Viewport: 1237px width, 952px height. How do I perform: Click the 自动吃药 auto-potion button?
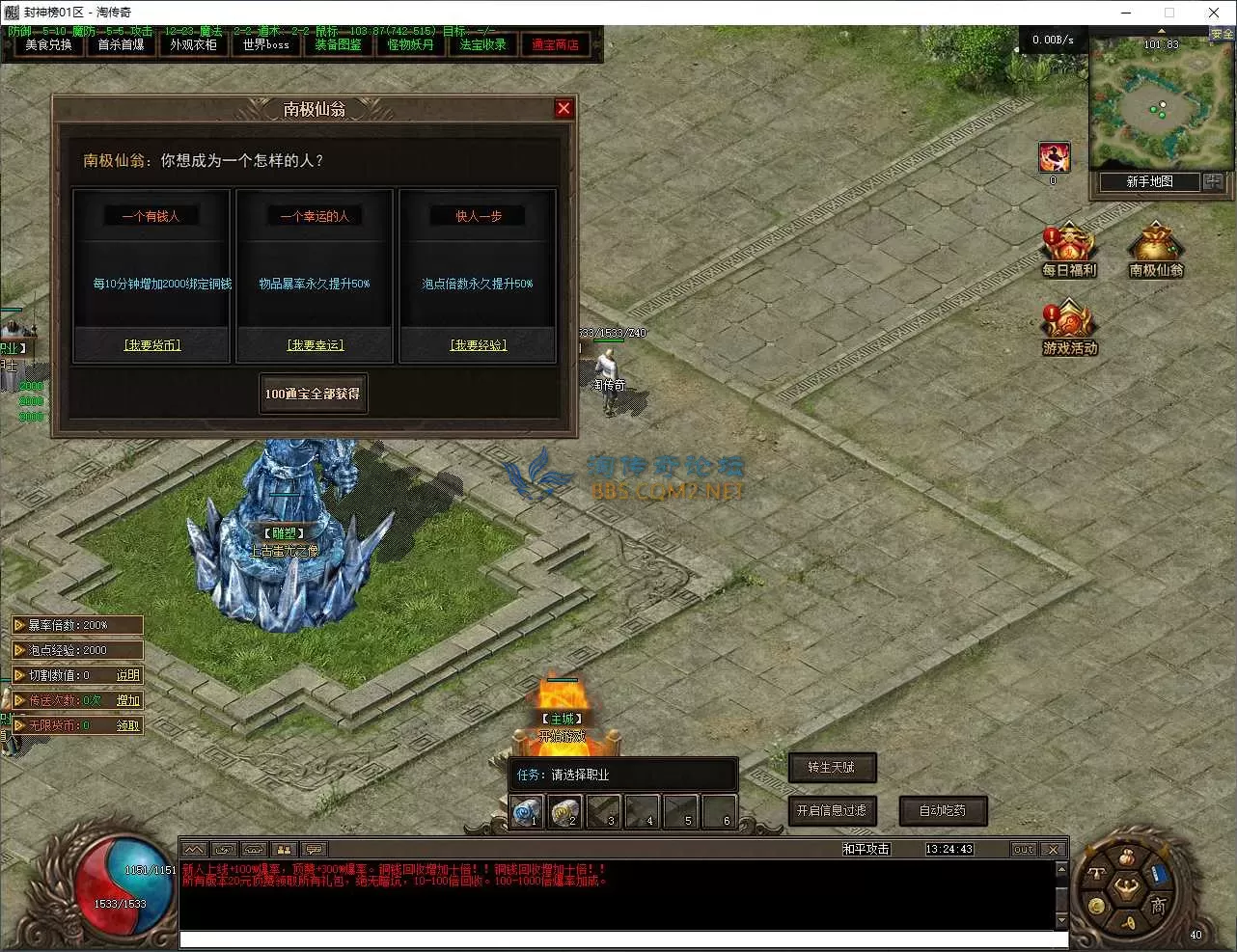tap(943, 811)
